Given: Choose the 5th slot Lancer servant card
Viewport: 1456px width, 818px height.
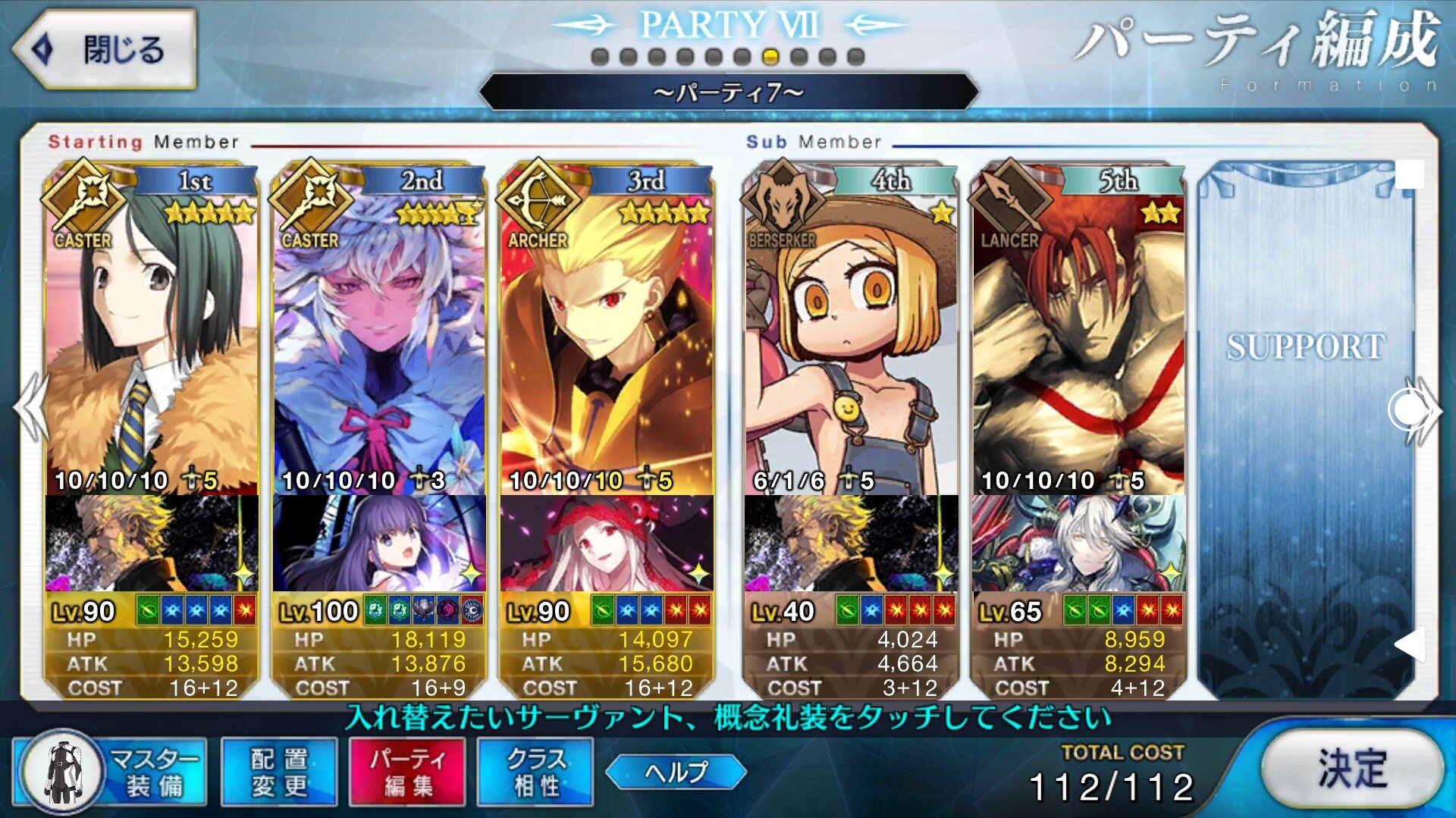Looking at the screenshot, I should pos(1078,334).
